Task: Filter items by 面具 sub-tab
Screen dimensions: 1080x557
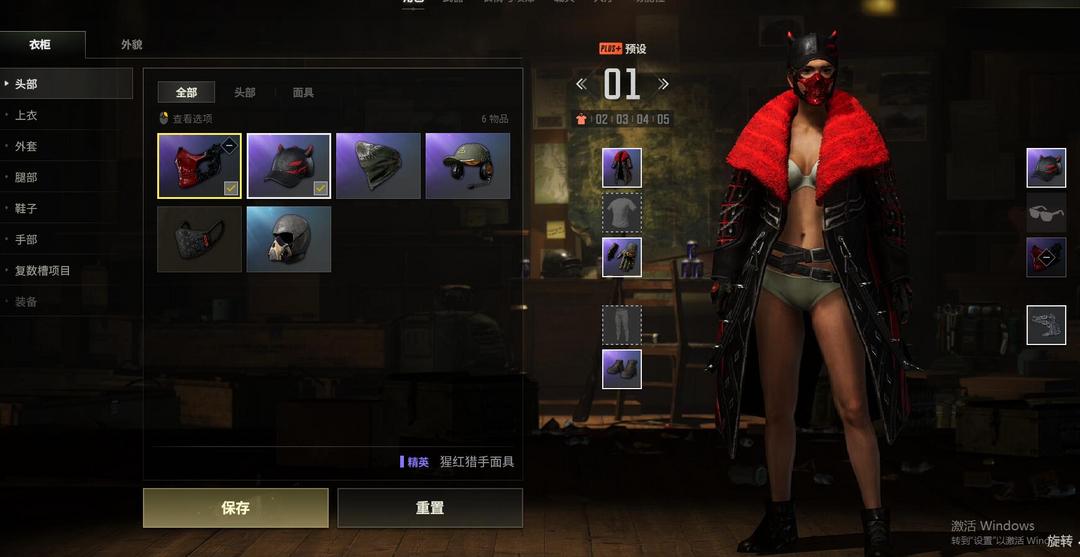Action: (x=303, y=92)
